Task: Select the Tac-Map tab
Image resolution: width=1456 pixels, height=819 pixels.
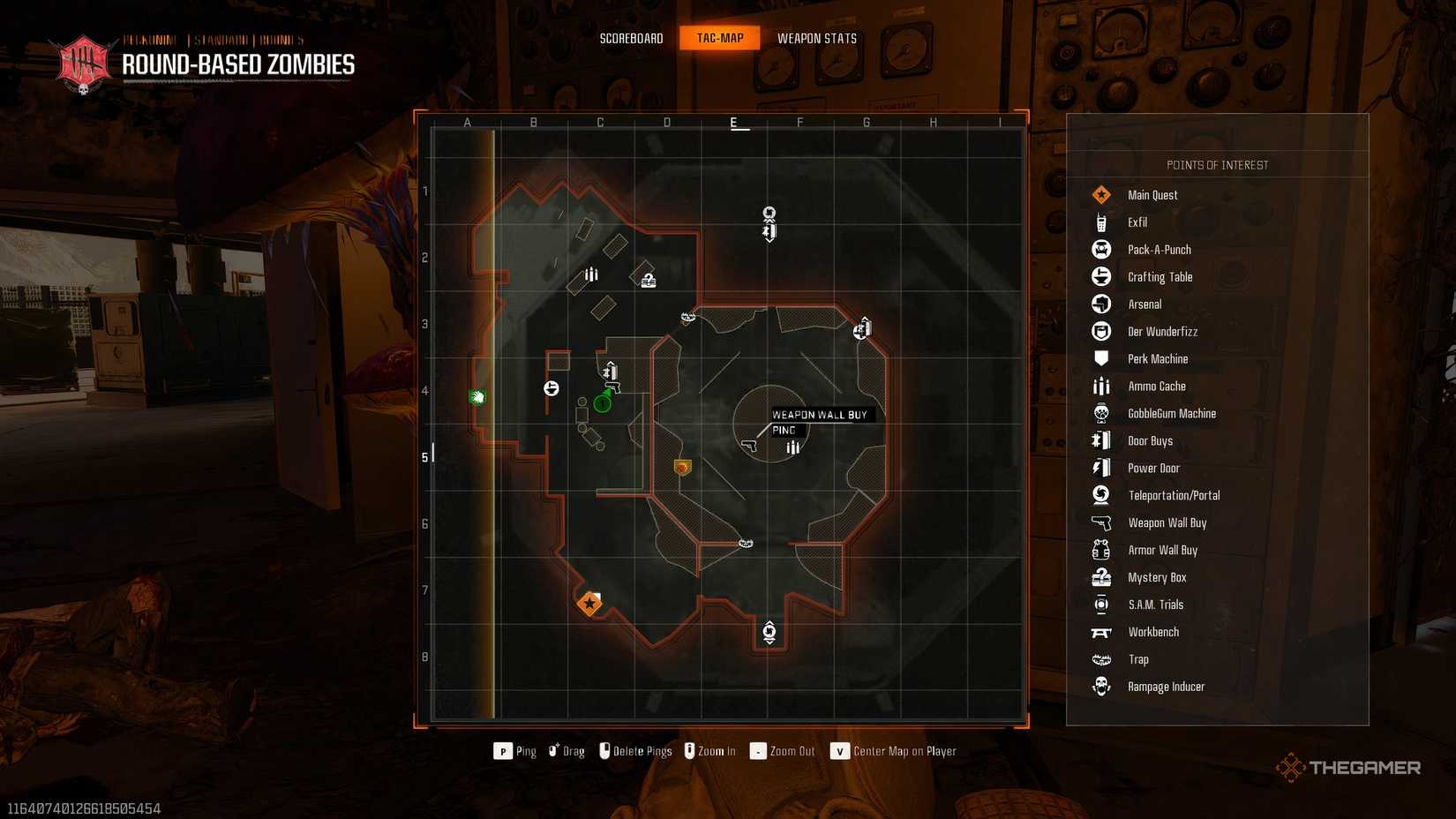Action: coord(720,38)
